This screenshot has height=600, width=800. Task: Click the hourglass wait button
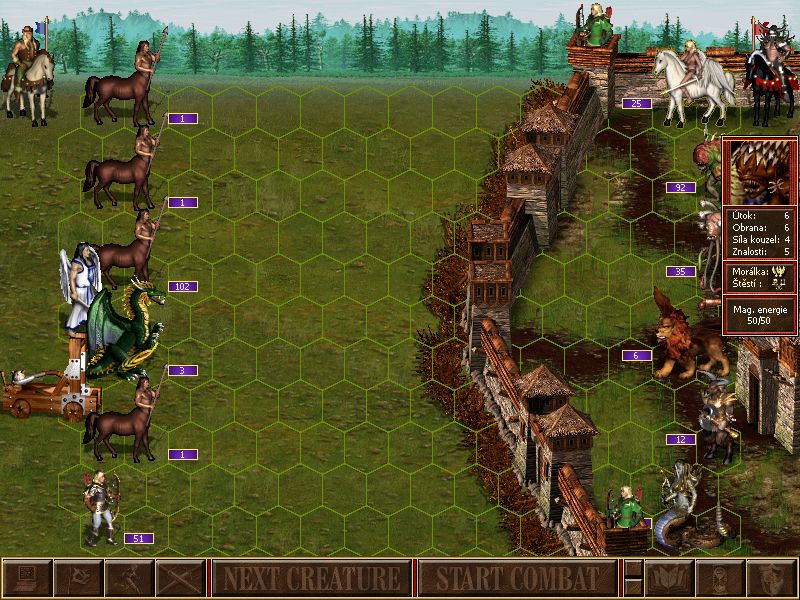tap(718, 578)
